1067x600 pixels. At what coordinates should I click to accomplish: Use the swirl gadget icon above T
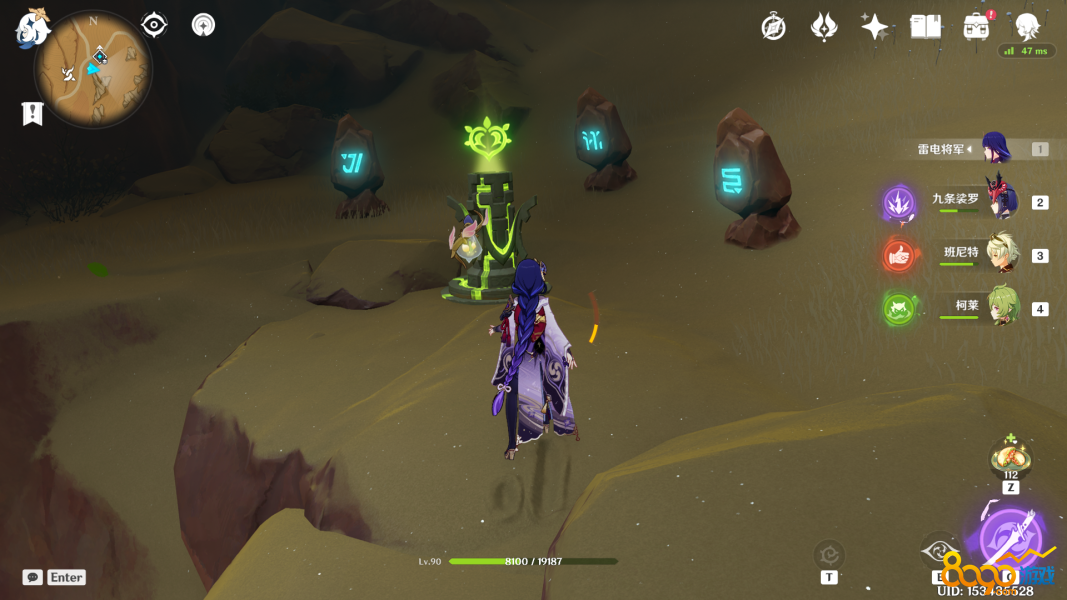[x=829, y=554]
